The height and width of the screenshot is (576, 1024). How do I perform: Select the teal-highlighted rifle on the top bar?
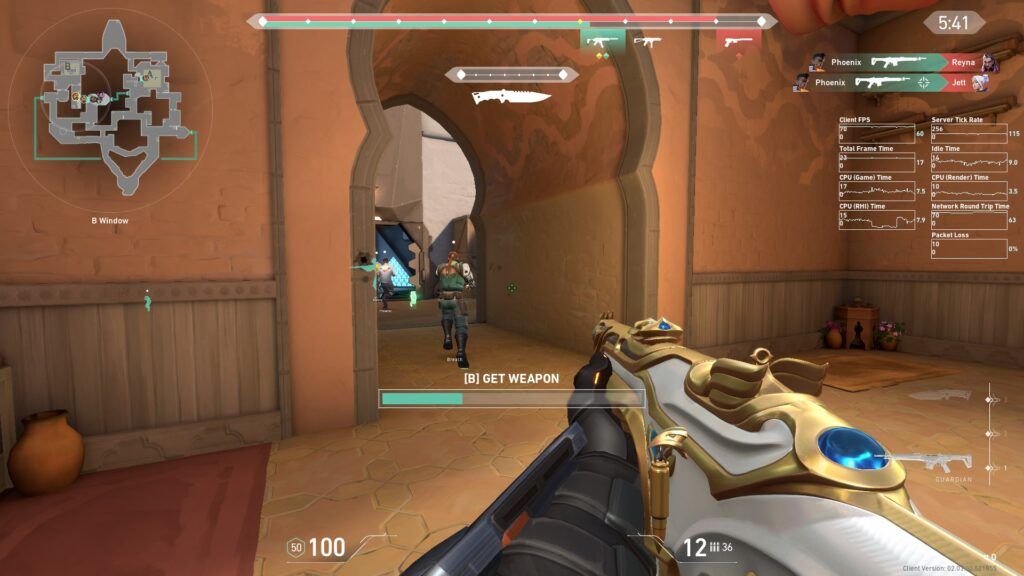point(602,42)
